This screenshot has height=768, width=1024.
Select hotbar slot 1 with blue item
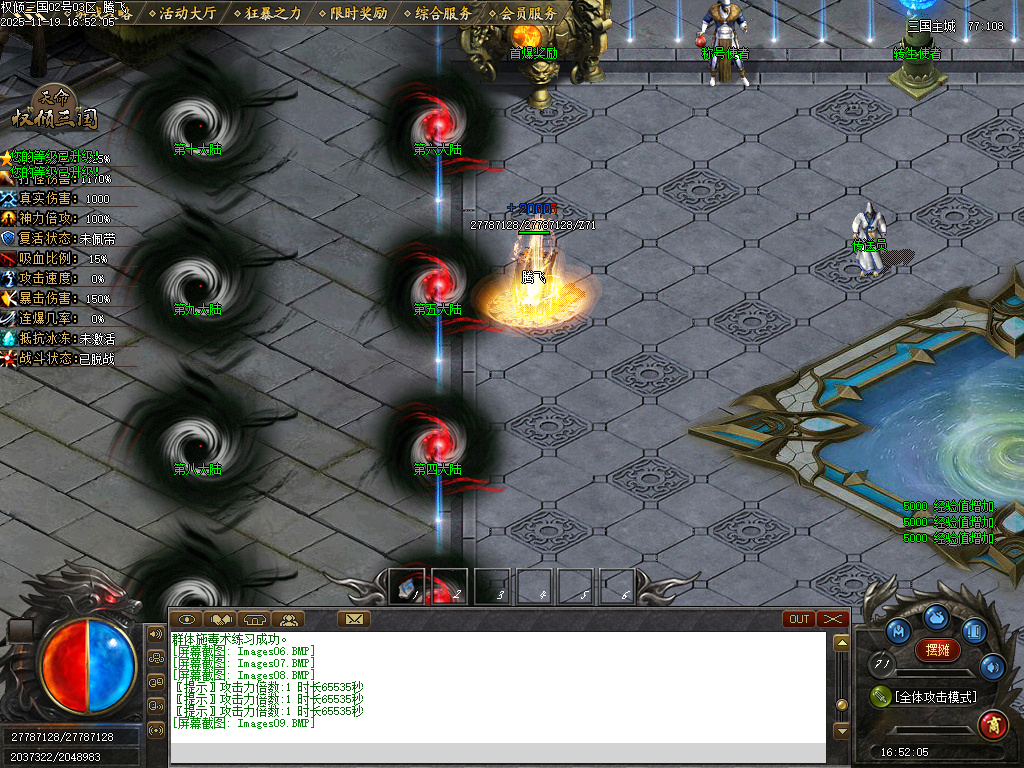coord(406,586)
